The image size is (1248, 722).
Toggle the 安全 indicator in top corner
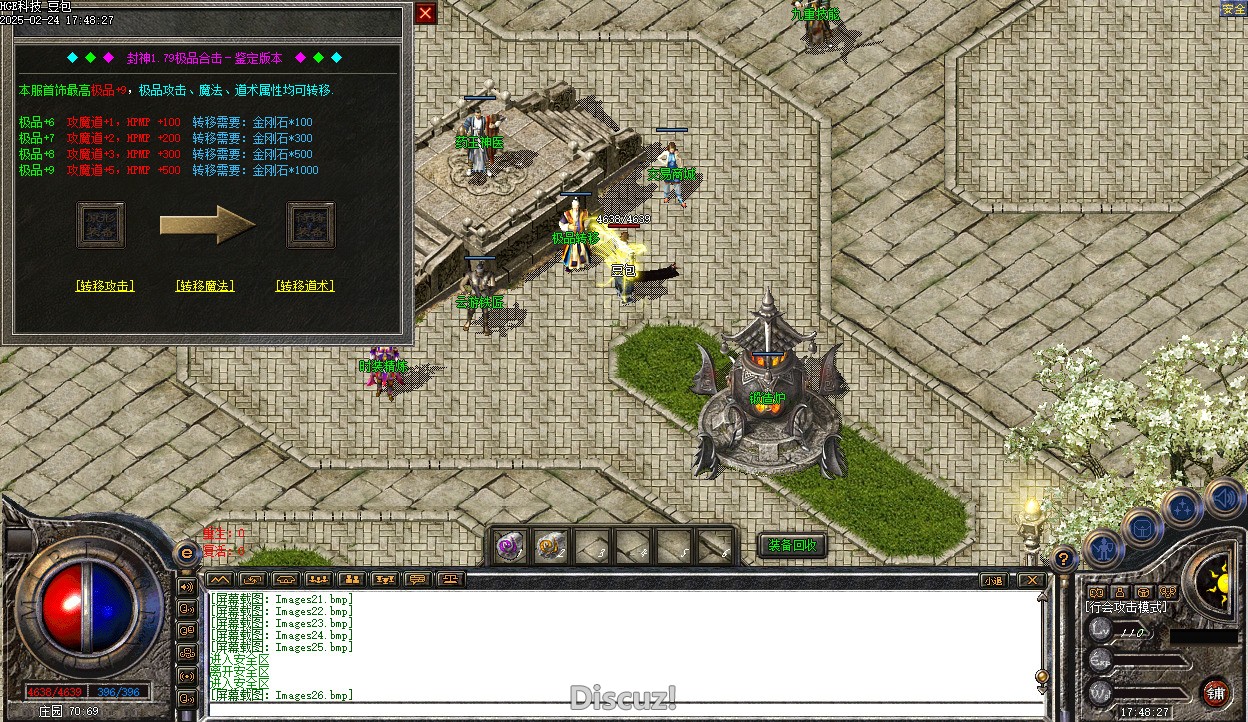[x=1233, y=9]
